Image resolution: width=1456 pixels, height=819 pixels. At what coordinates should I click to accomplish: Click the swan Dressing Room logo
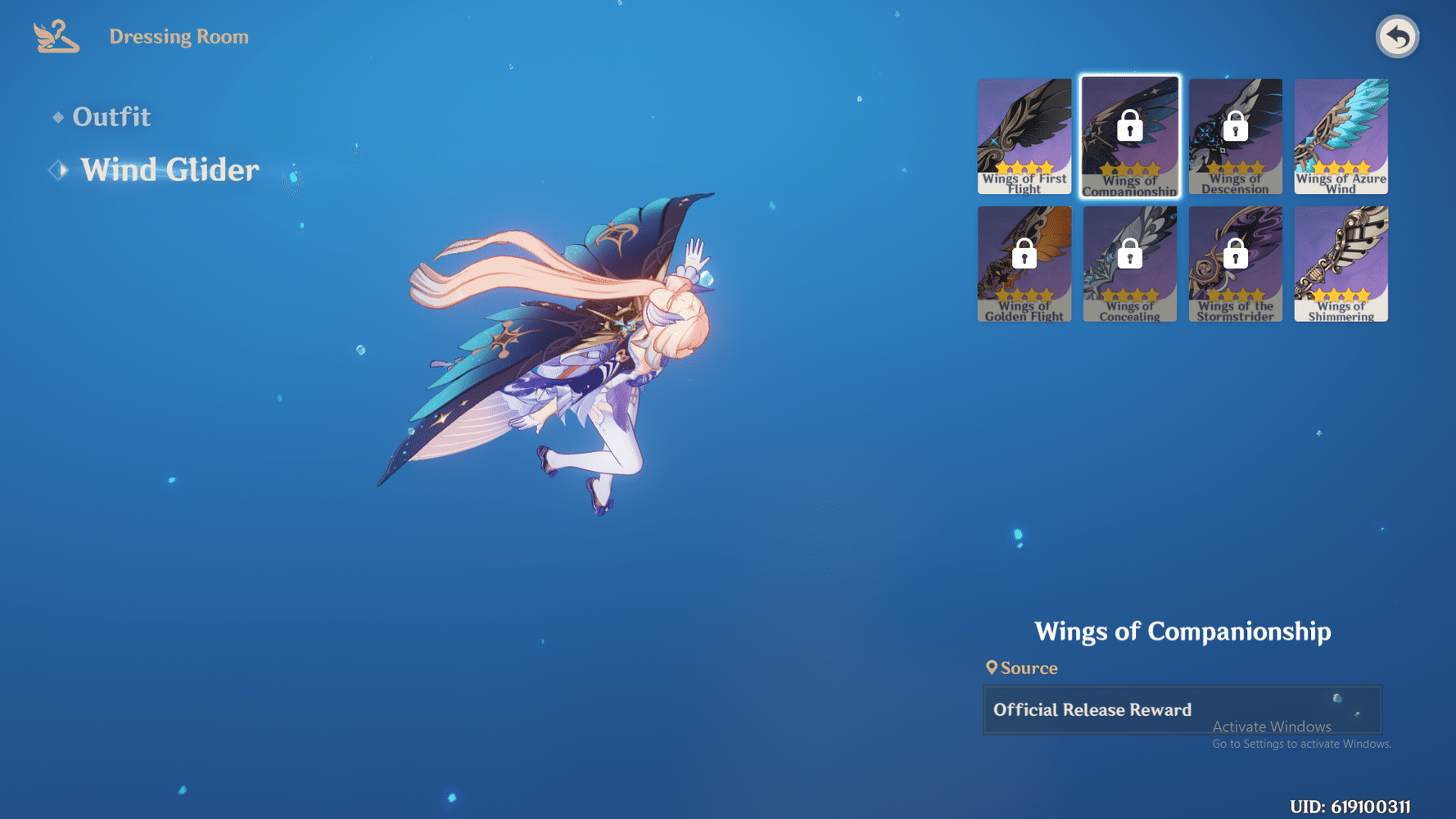pos(54,34)
